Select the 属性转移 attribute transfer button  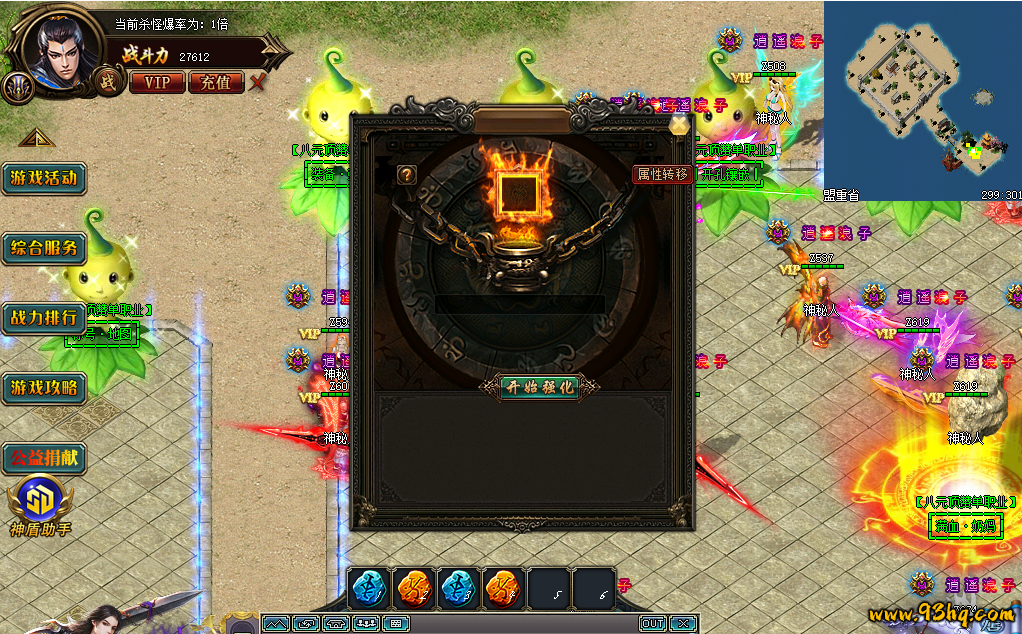pos(663,174)
